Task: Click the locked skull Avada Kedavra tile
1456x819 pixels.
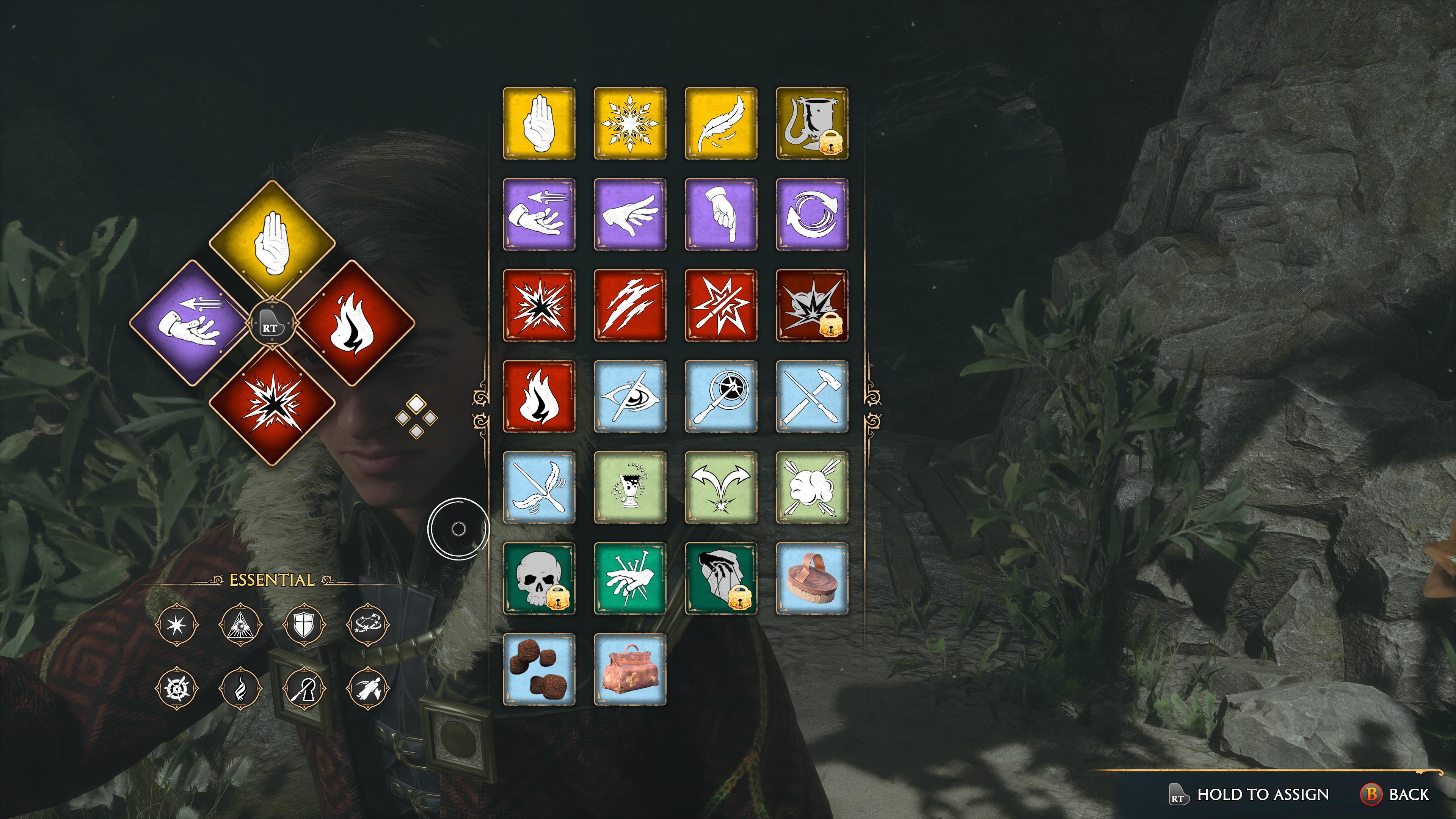Action: point(539,578)
